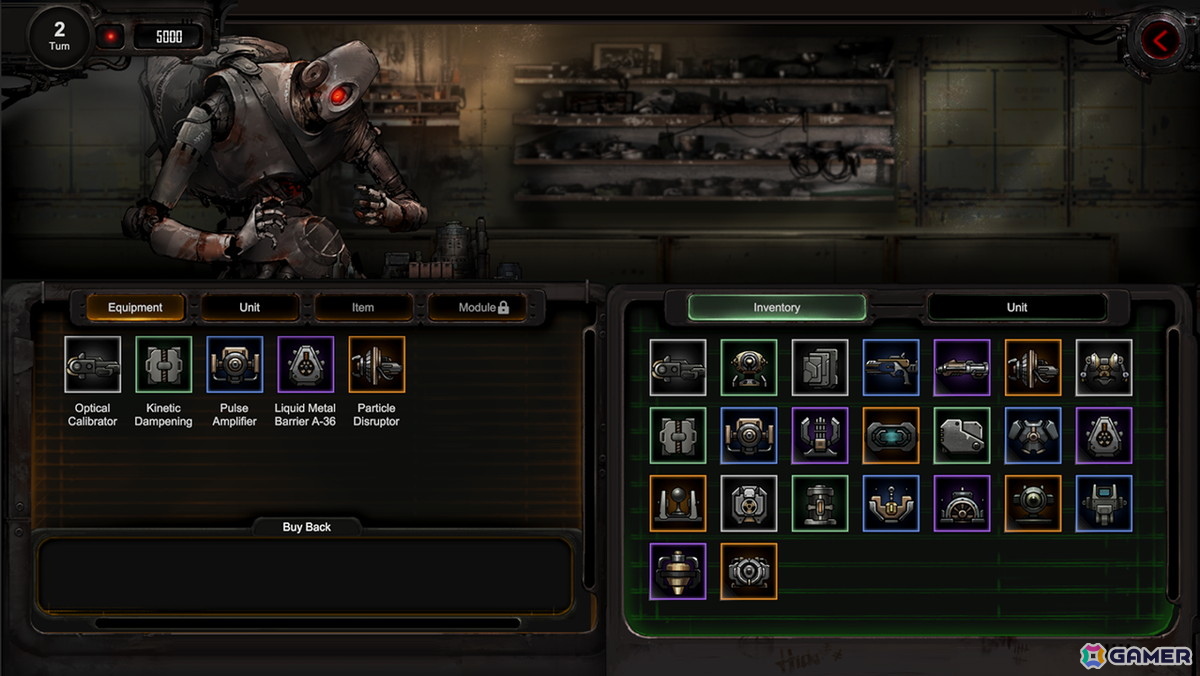Show the Inventory tab
This screenshot has width=1200, height=676.
coord(777,307)
